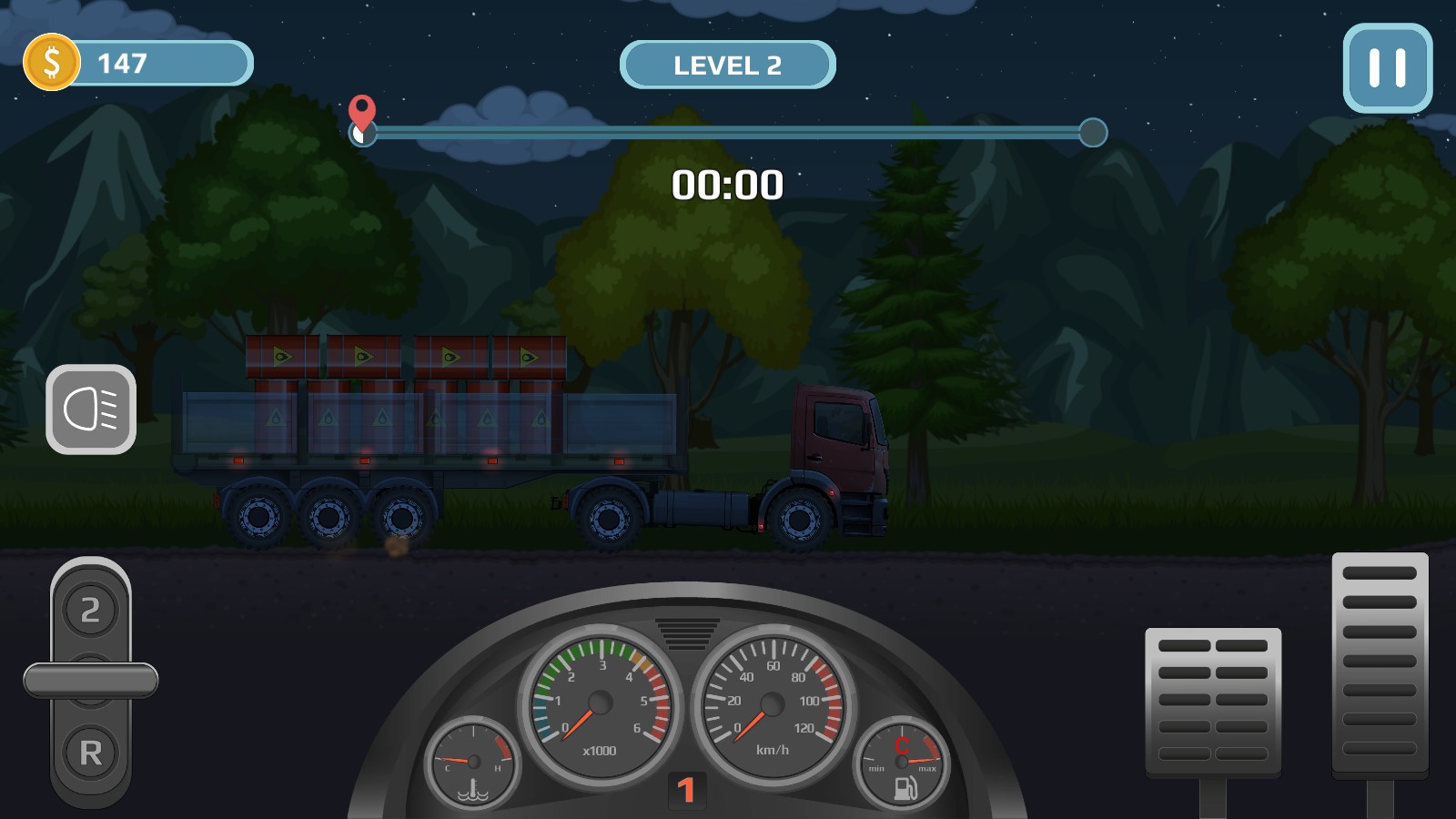Select the LEVEL 2 banner
This screenshot has width=1456, height=819.
point(726,64)
